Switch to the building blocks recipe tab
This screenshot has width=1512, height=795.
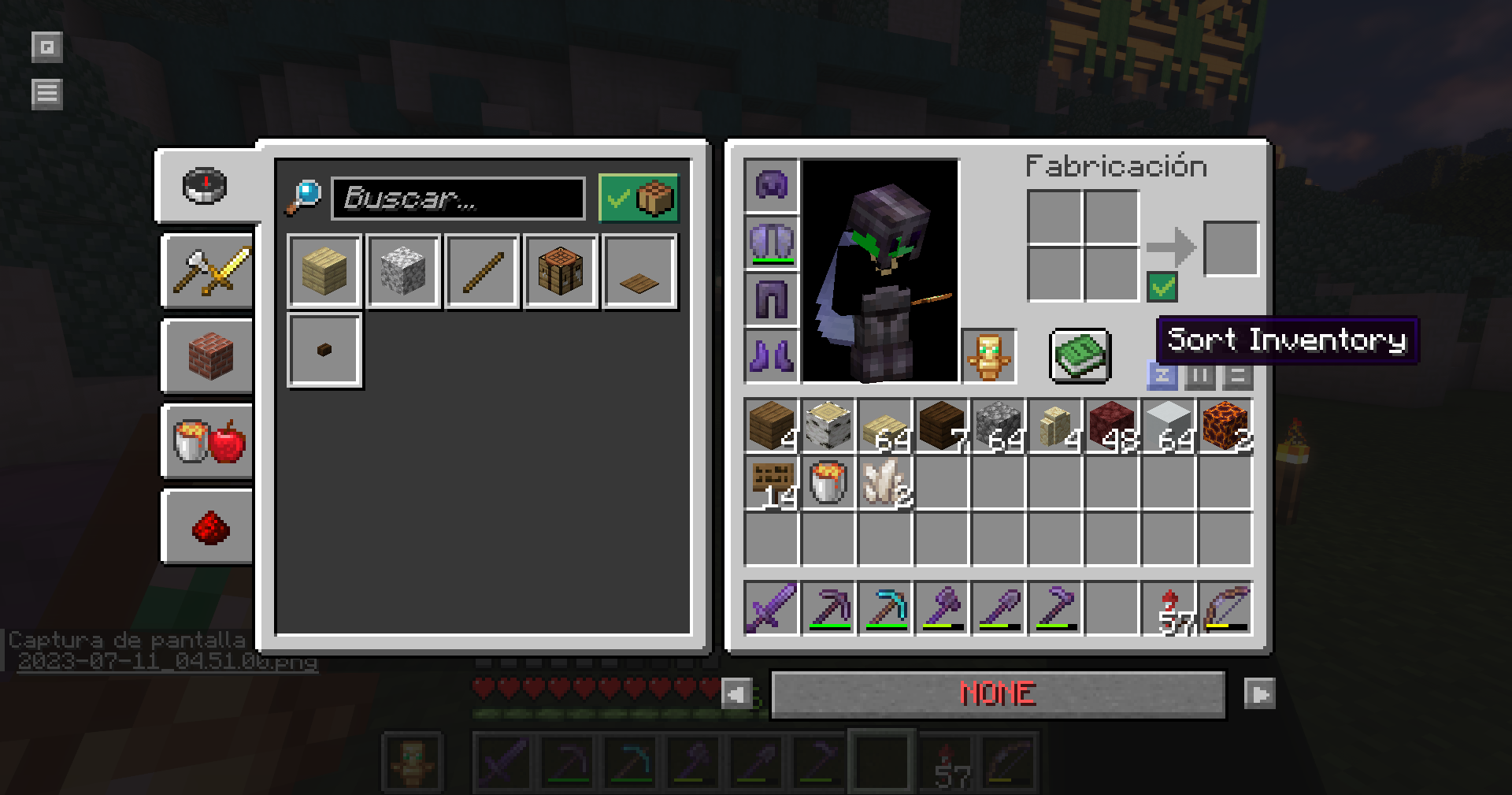[x=208, y=355]
